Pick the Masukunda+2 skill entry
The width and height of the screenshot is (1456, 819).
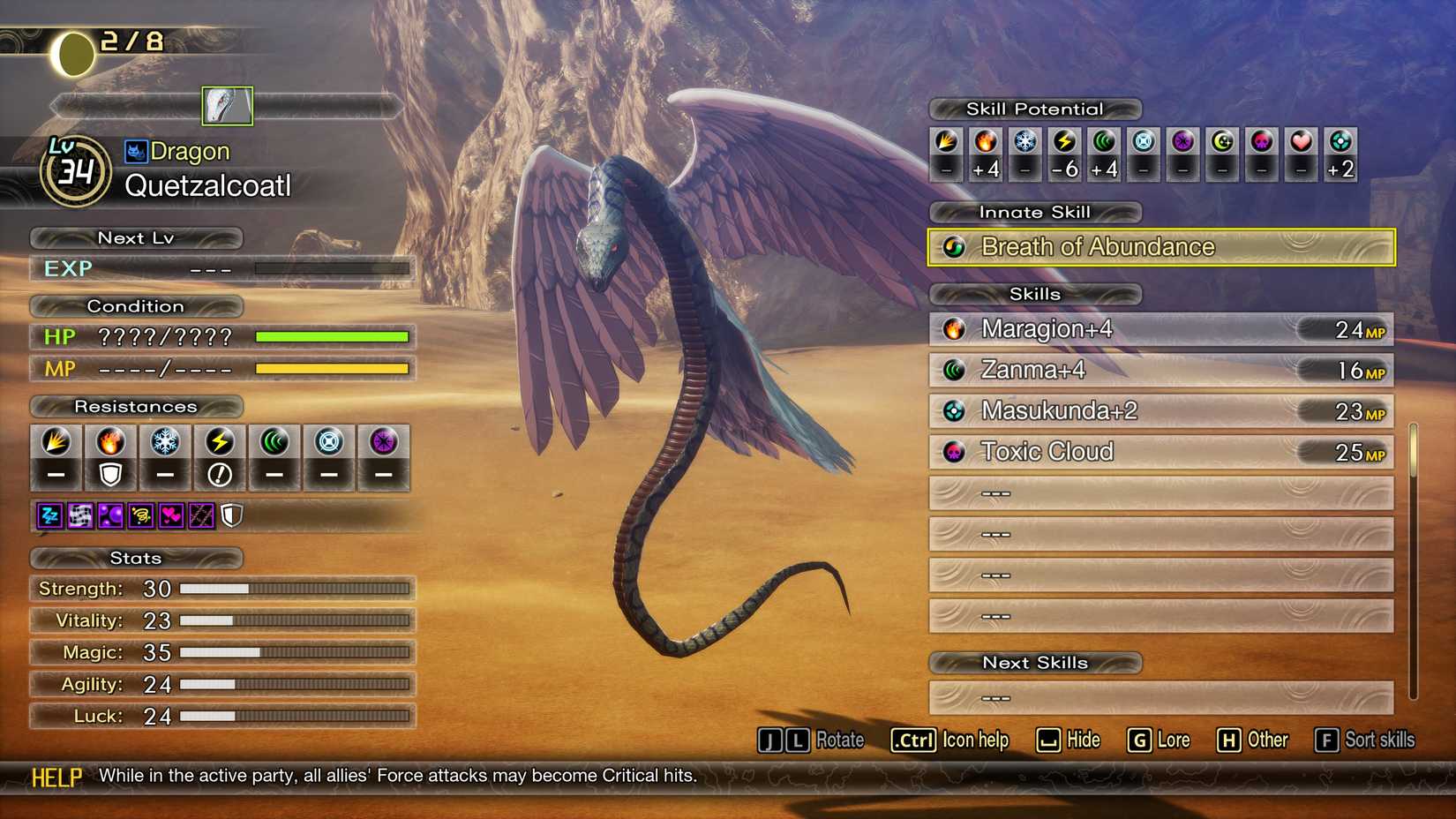1160,411
